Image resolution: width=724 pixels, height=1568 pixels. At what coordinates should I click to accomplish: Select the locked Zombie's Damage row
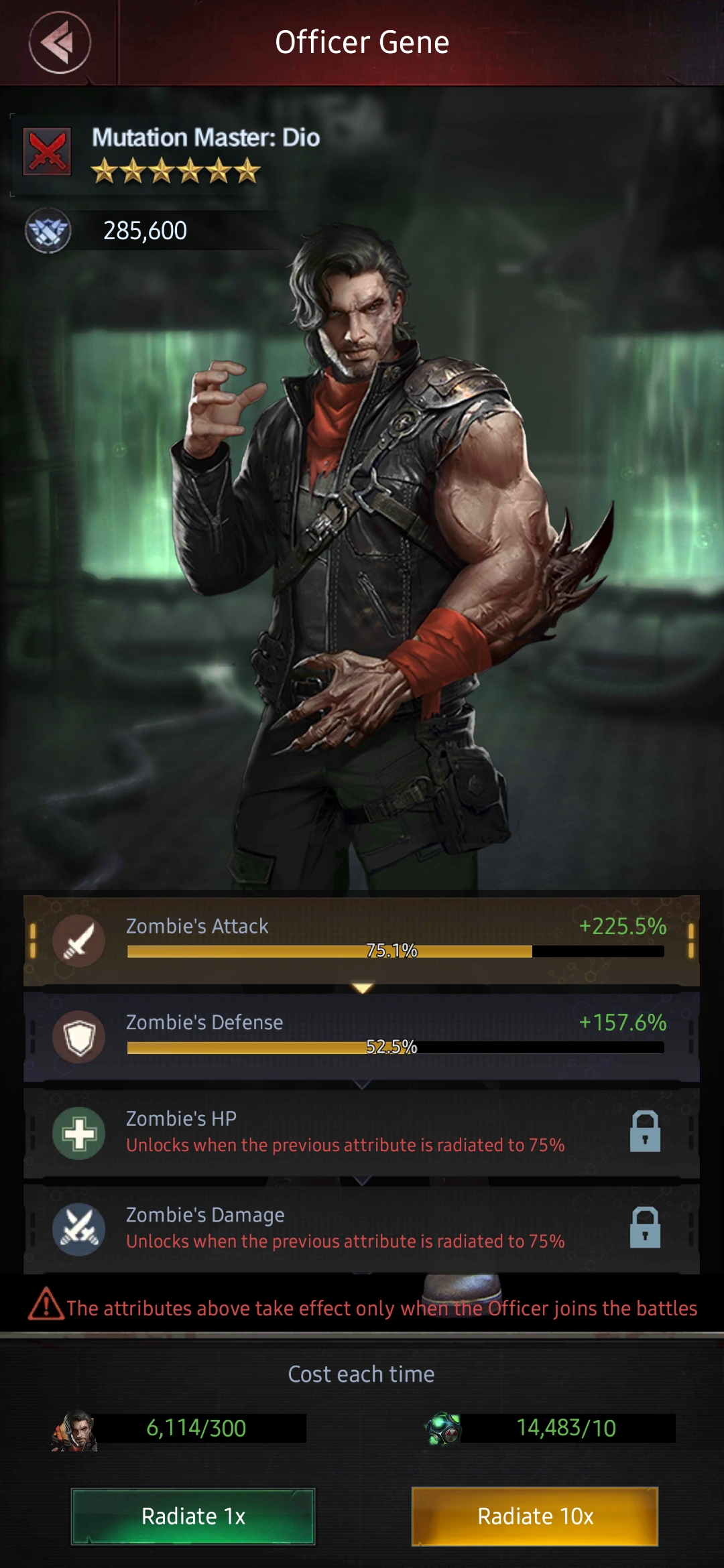coord(361,1229)
